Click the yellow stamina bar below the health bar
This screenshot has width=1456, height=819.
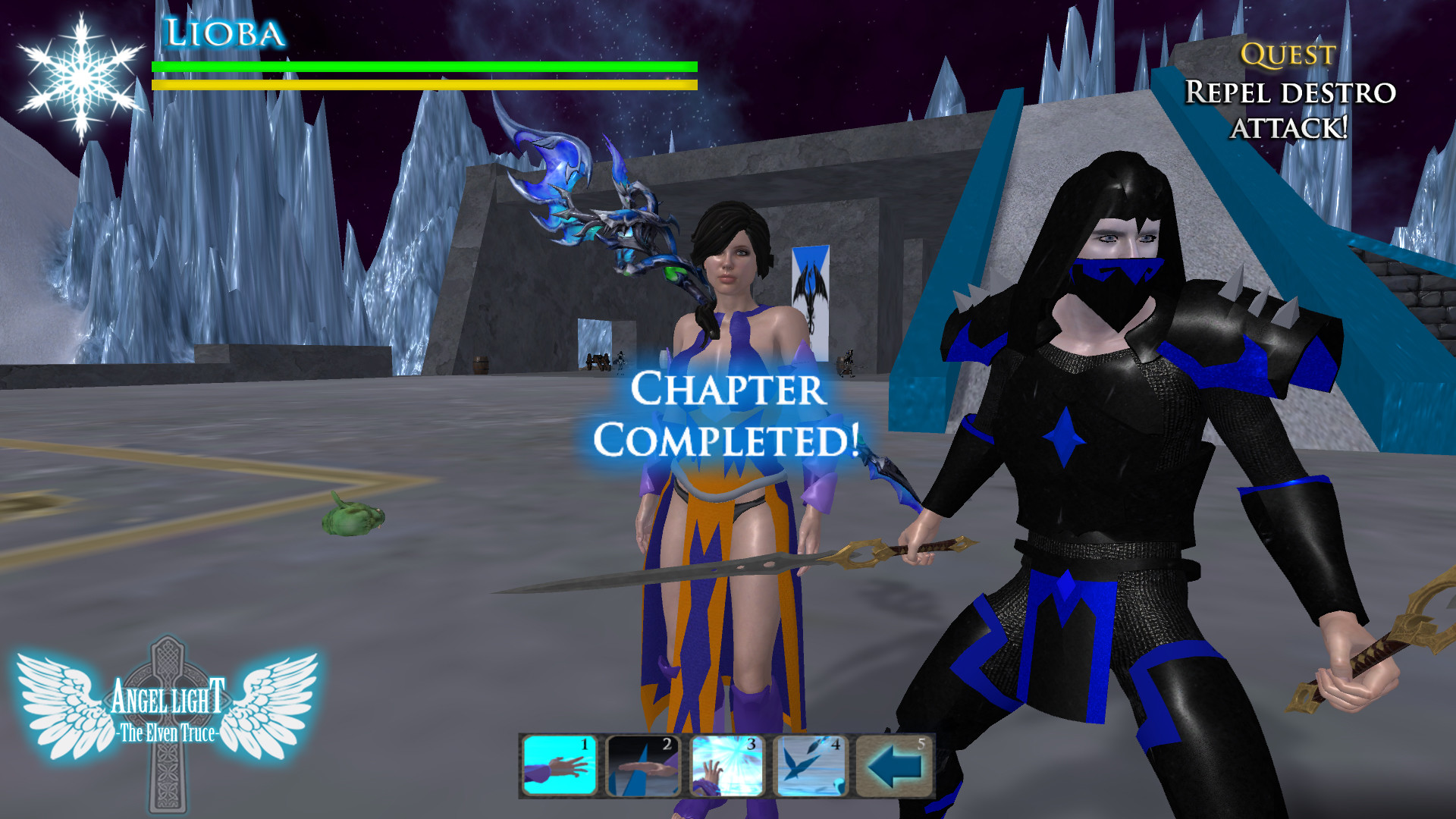425,86
